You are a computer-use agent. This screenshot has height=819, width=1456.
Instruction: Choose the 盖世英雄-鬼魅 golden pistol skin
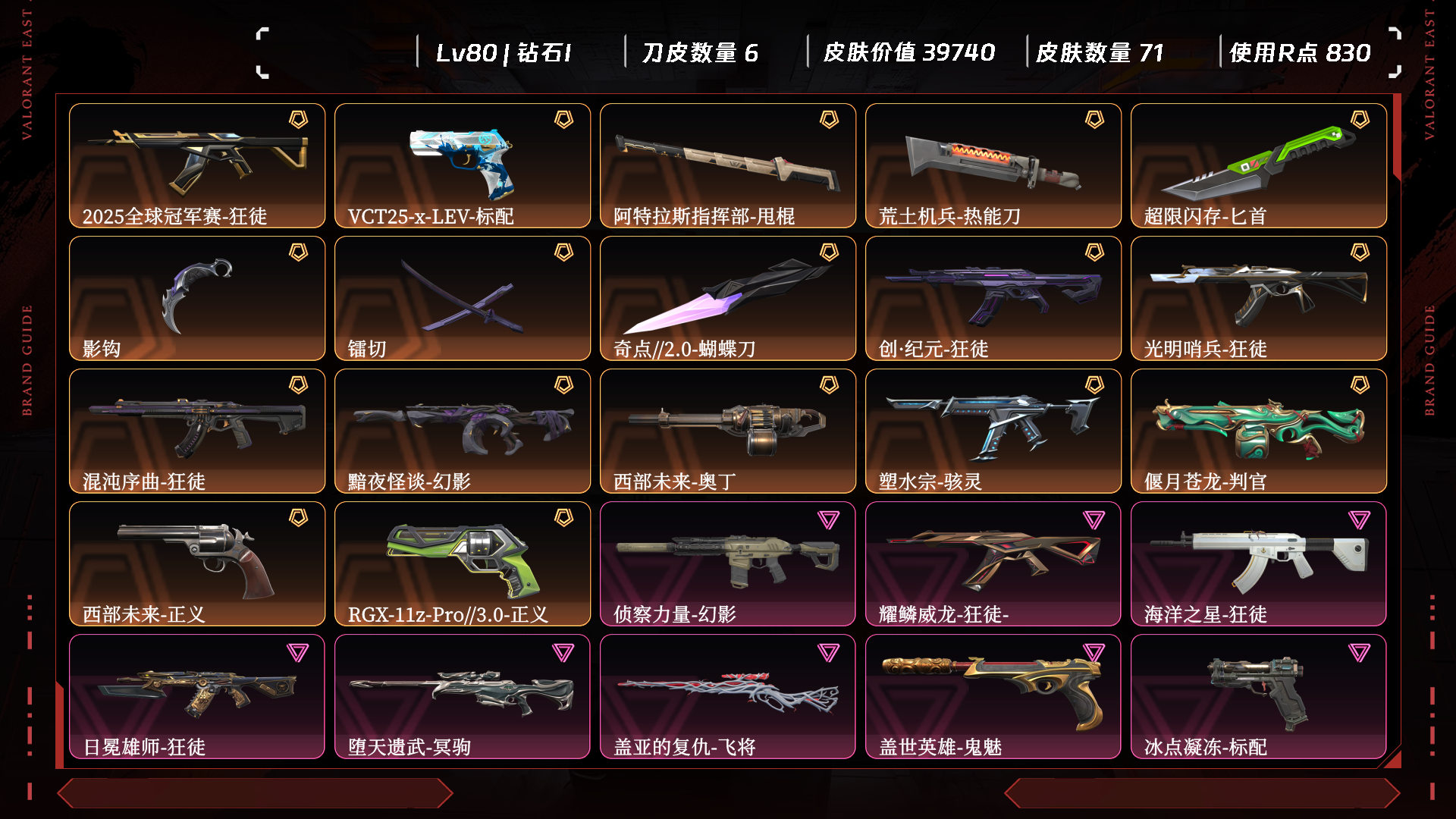point(993,696)
